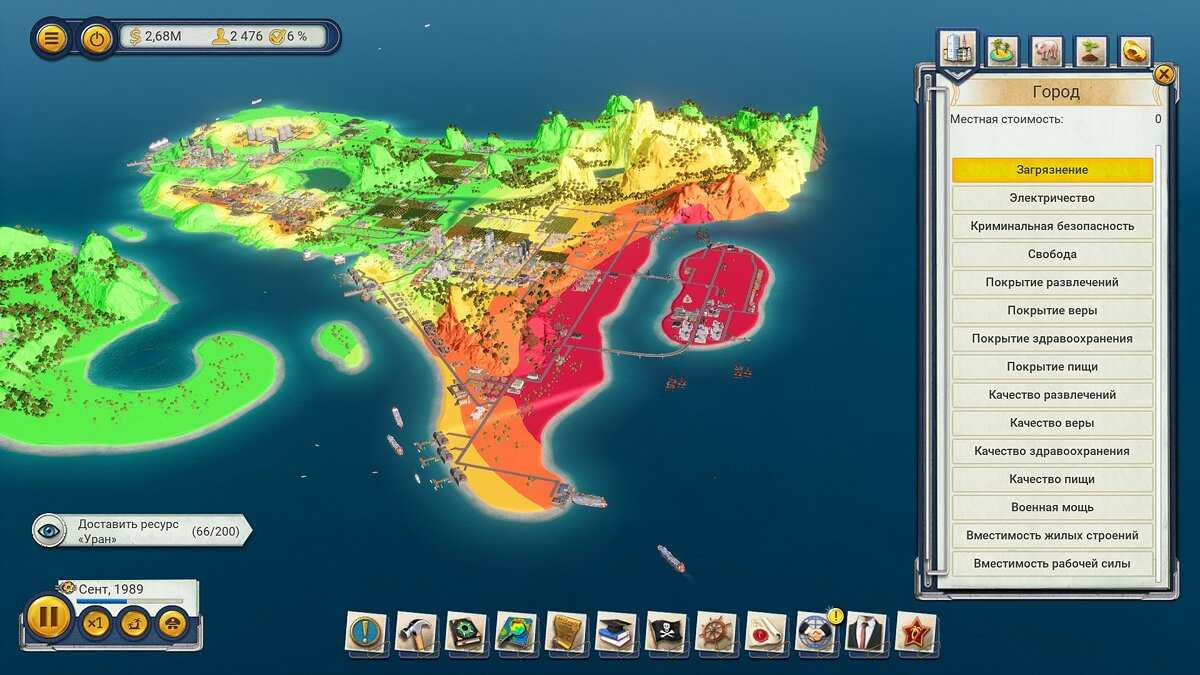The image size is (1200, 675).
Task: Open the handshake diplomacy icon
Action: [x=816, y=632]
